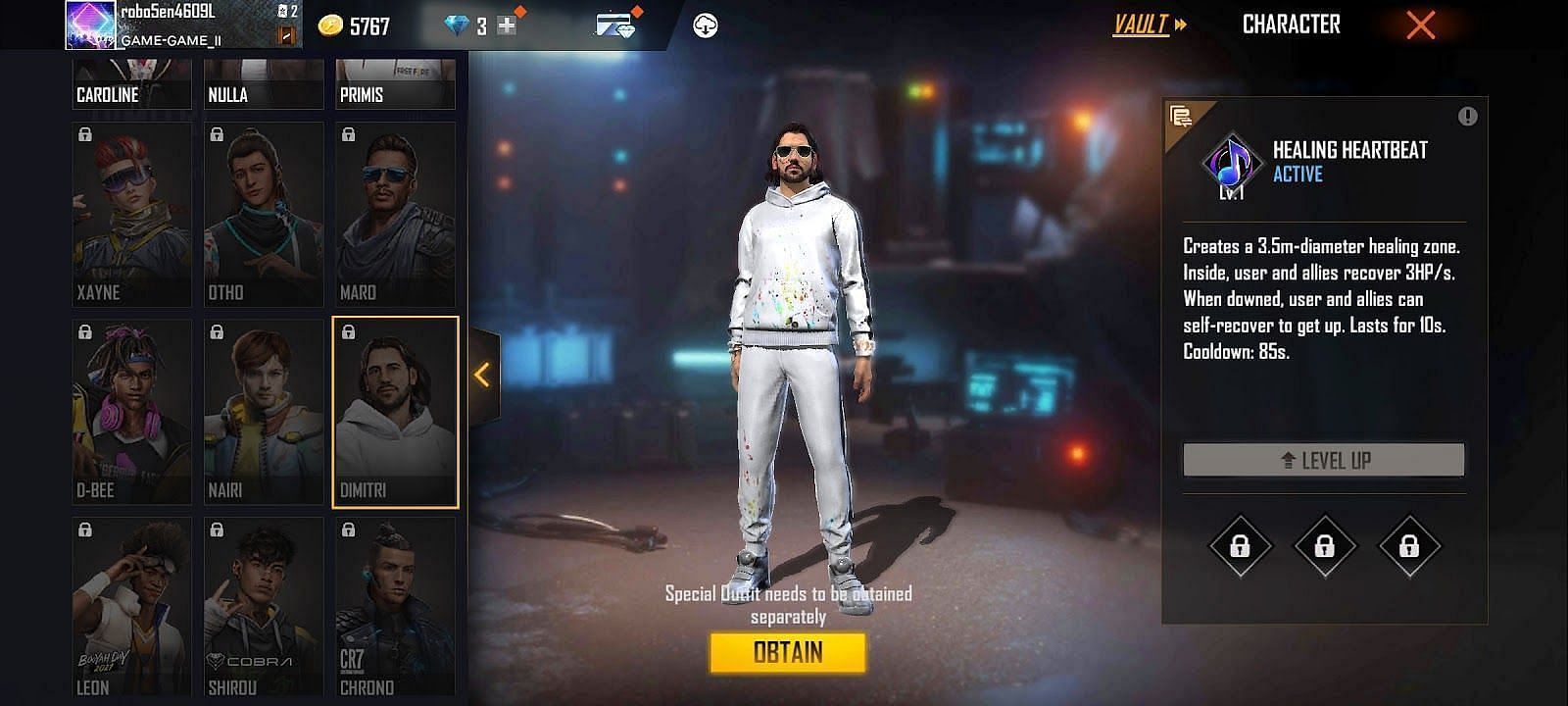Screen dimensions: 1568x706
Task: Collapse the character list with the arrow
Action: (x=482, y=375)
